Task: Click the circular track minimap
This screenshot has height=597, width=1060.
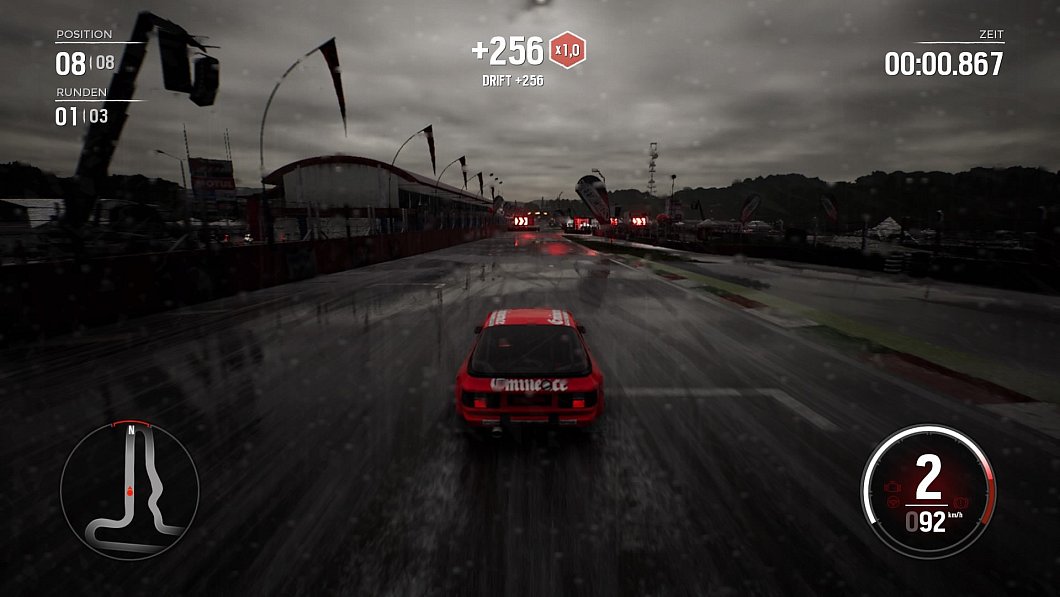Action: pyautogui.click(x=129, y=489)
